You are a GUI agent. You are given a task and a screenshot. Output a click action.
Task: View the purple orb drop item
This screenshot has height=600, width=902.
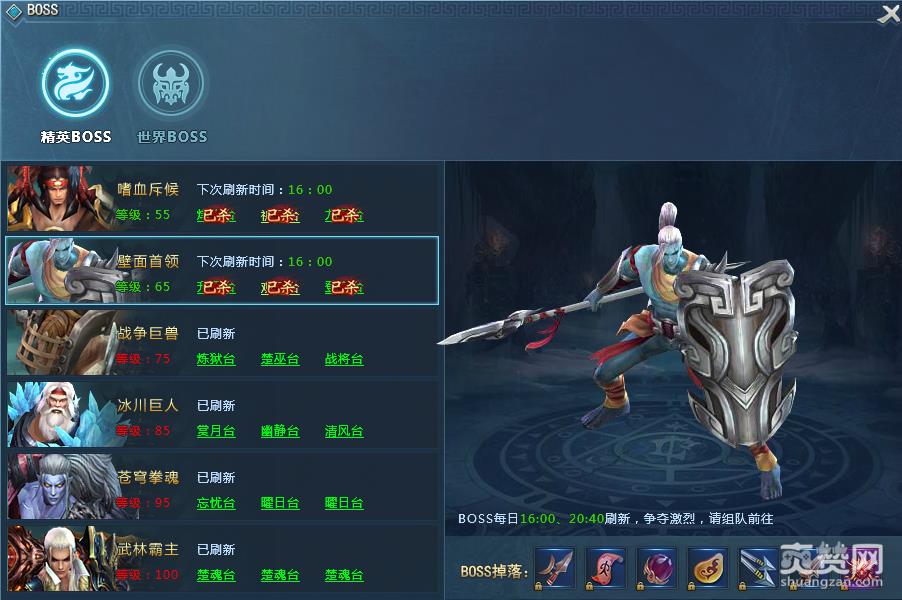[656, 567]
